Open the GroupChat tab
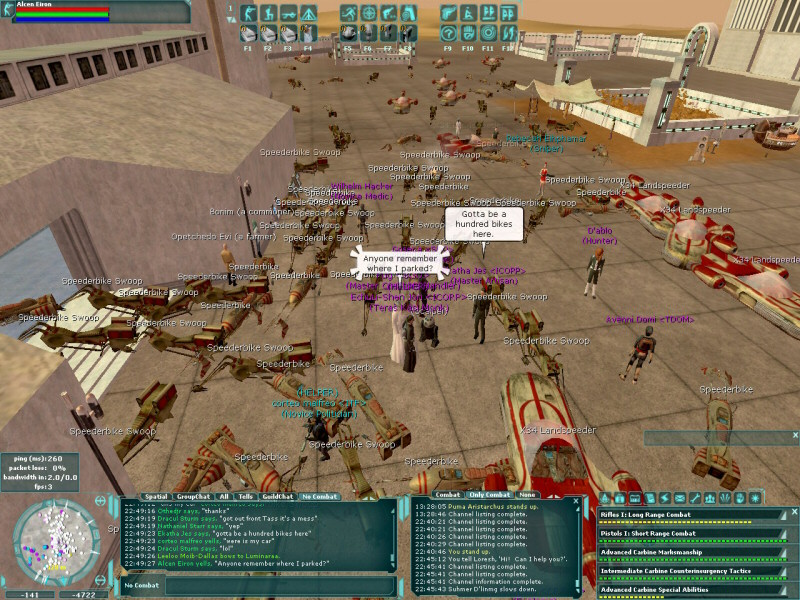Image resolution: width=800 pixels, height=600 pixels. [x=193, y=496]
